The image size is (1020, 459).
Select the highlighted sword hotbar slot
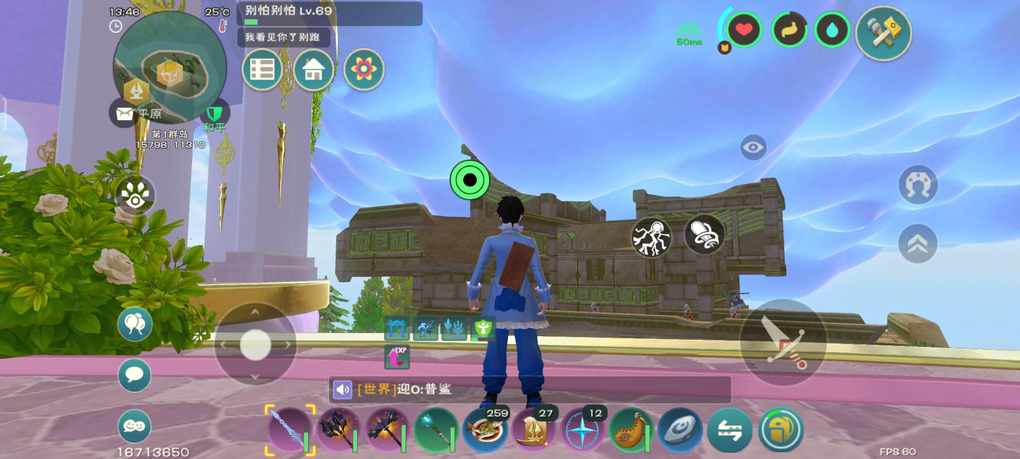pos(290,430)
